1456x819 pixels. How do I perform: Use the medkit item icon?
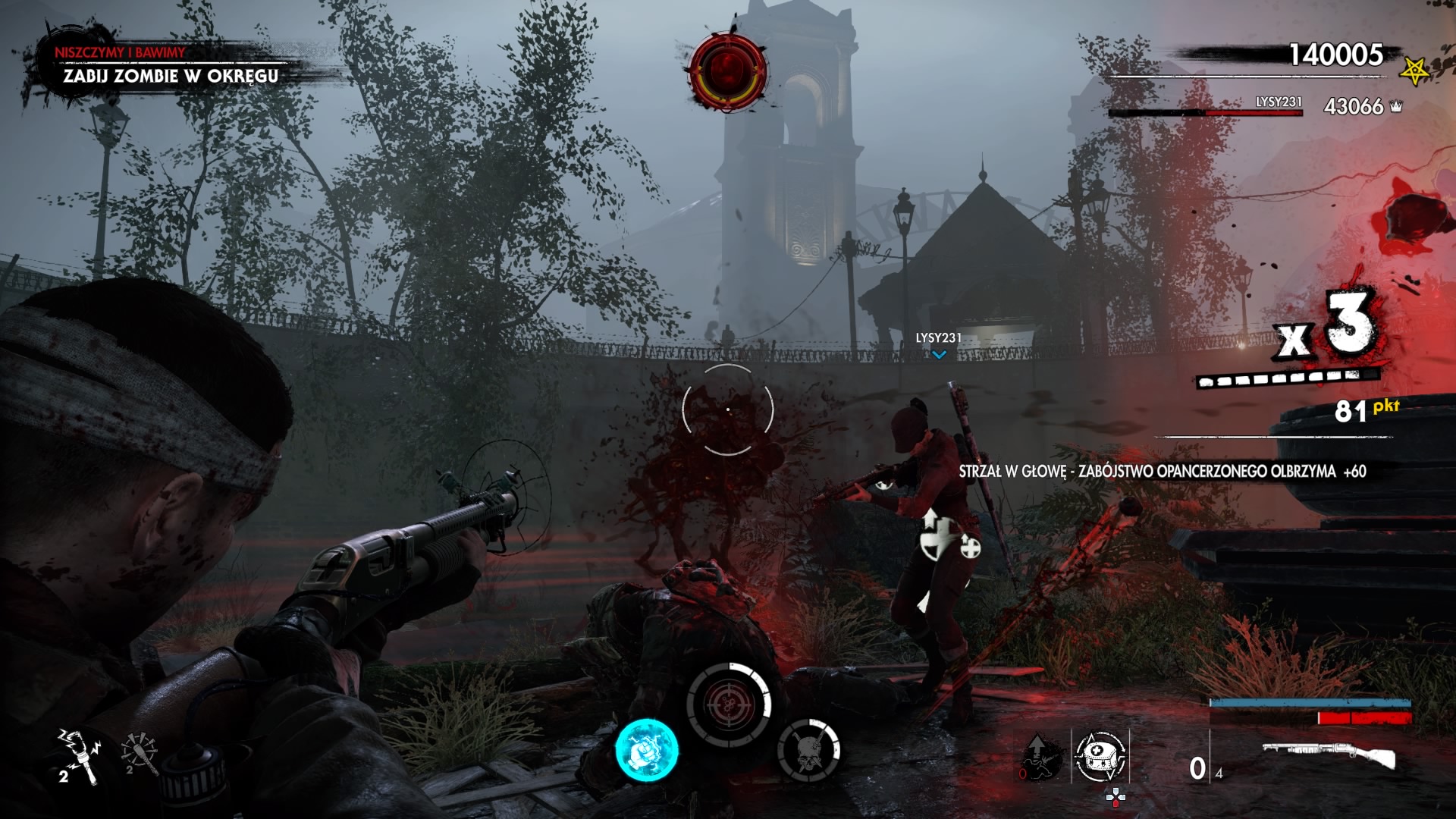[1100, 756]
